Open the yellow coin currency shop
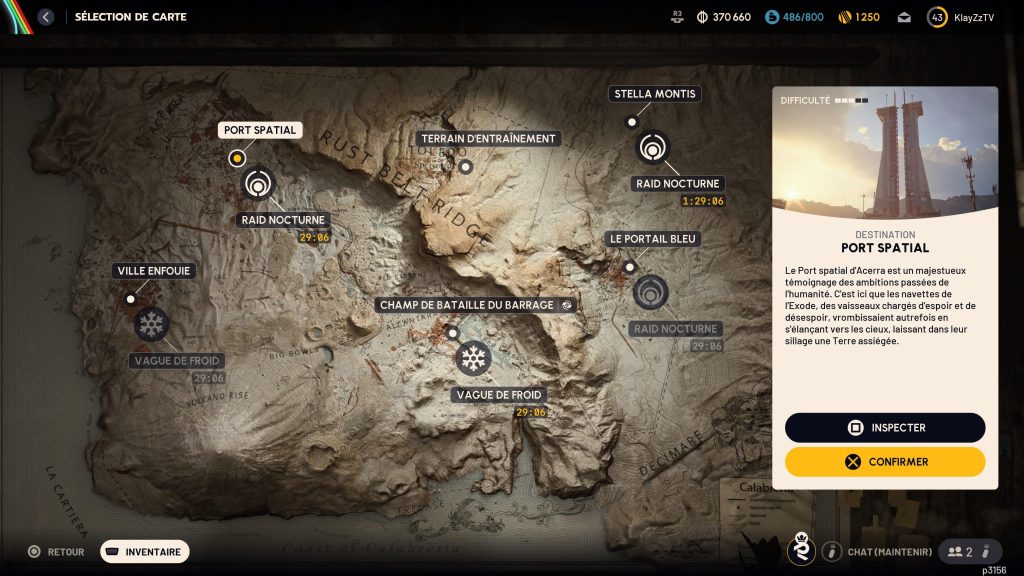1024x576 pixels. [857, 17]
